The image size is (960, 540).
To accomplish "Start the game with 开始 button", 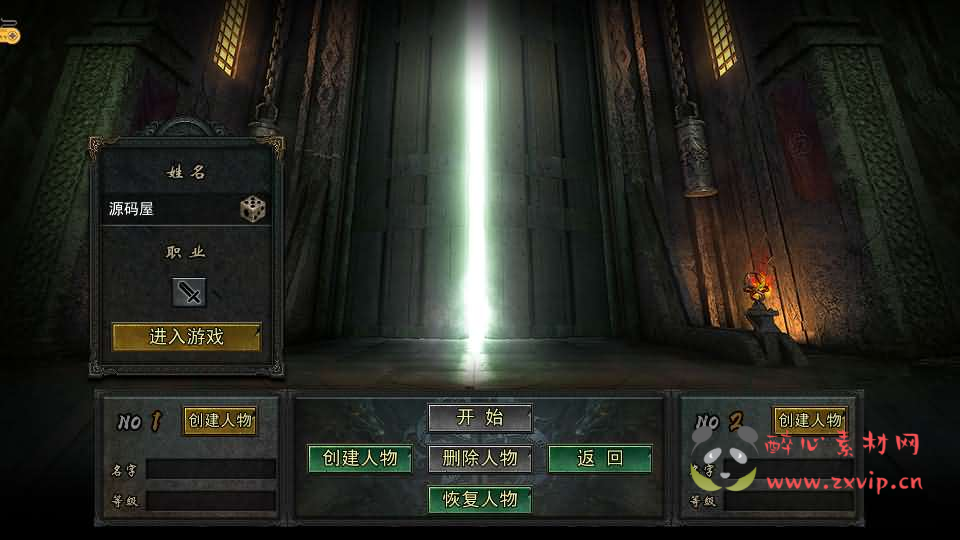I will (x=480, y=418).
